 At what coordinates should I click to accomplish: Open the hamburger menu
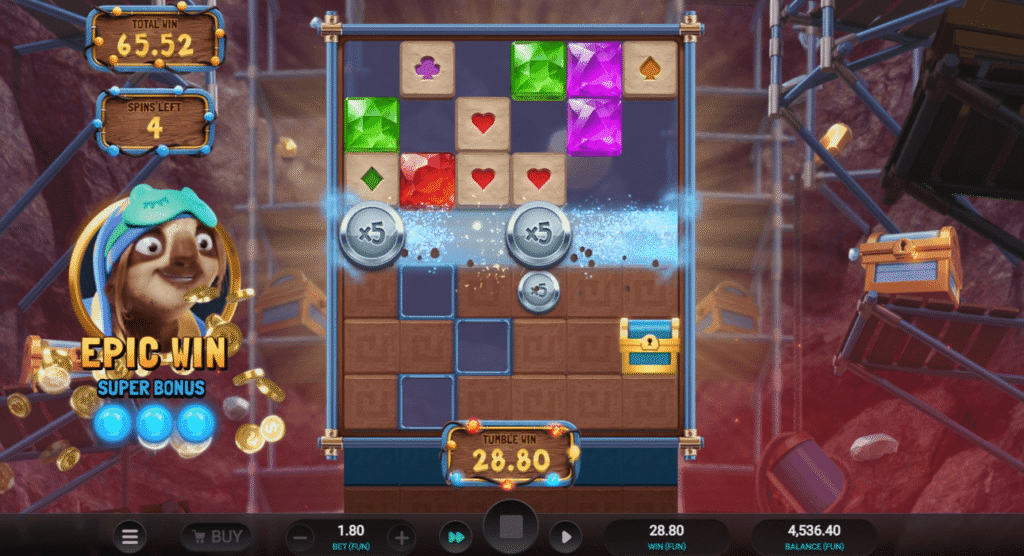(x=132, y=537)
